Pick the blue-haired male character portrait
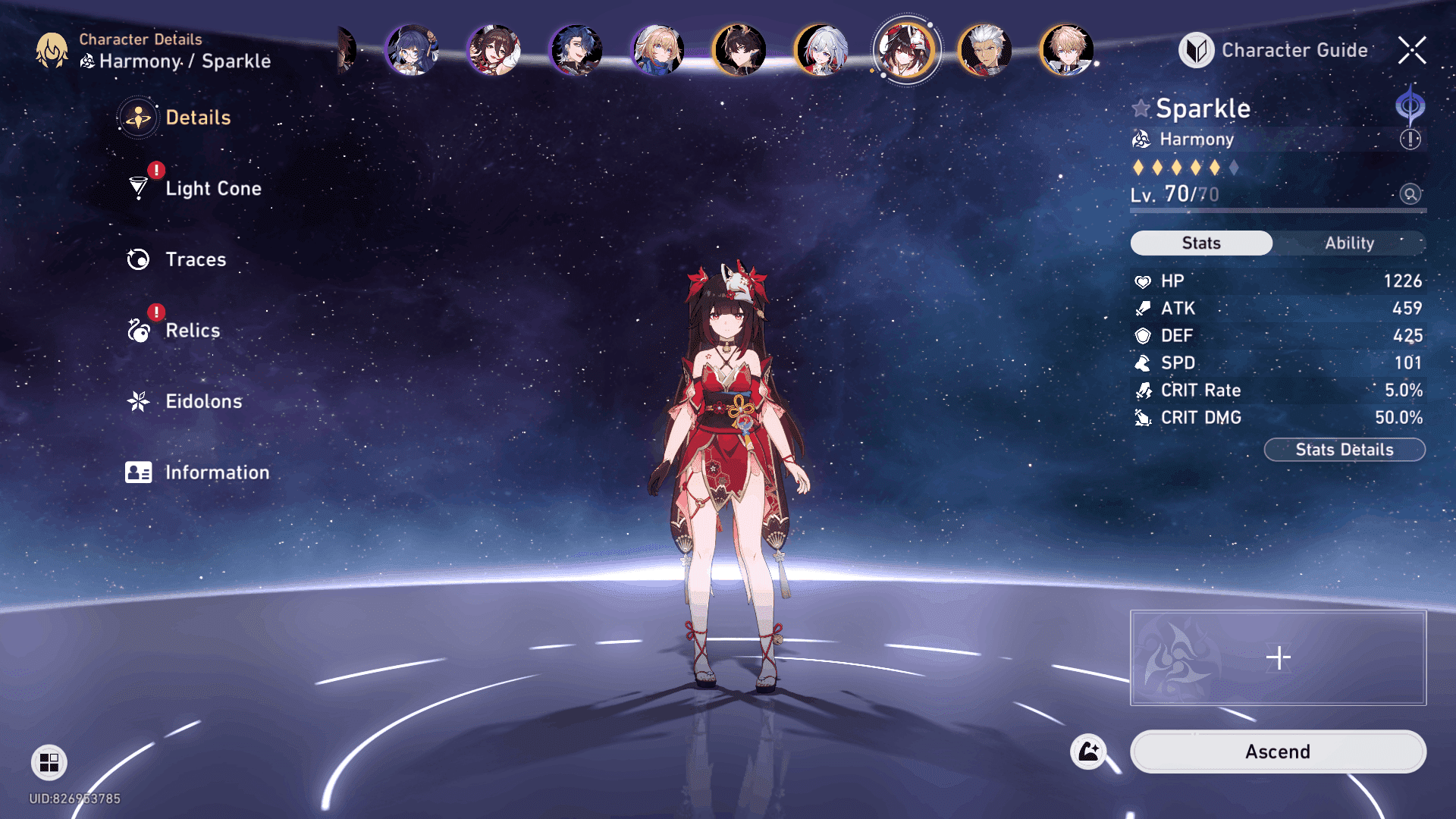 [576, 51]
